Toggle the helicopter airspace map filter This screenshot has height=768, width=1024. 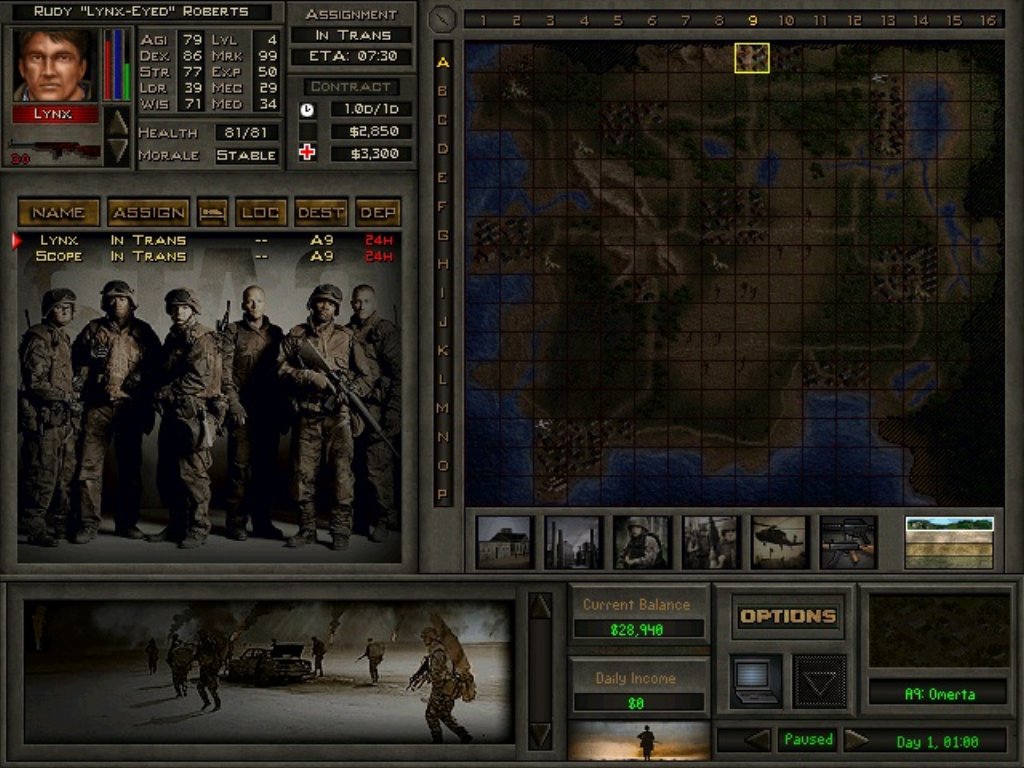coord(779,542)
